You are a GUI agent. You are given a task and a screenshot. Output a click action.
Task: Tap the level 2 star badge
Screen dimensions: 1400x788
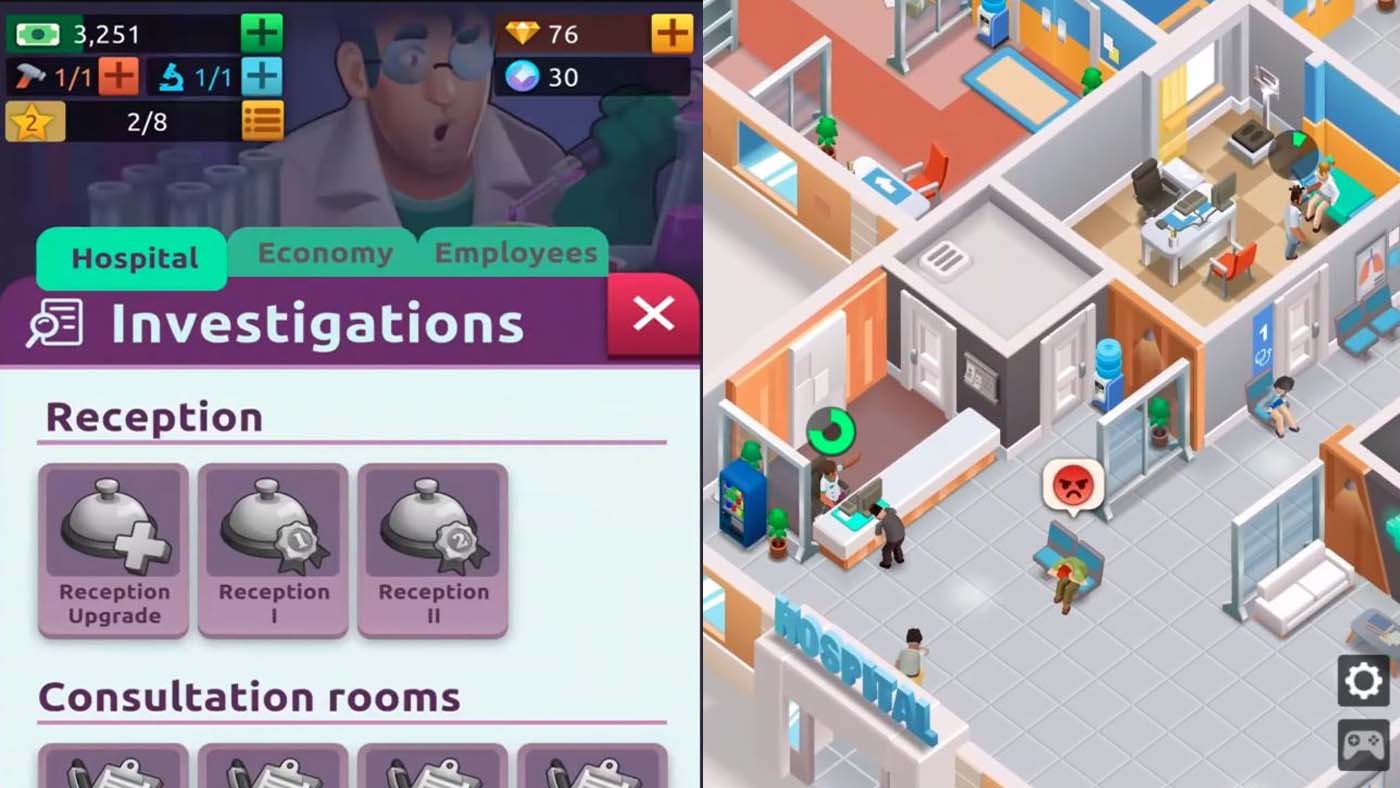[35, 120]
